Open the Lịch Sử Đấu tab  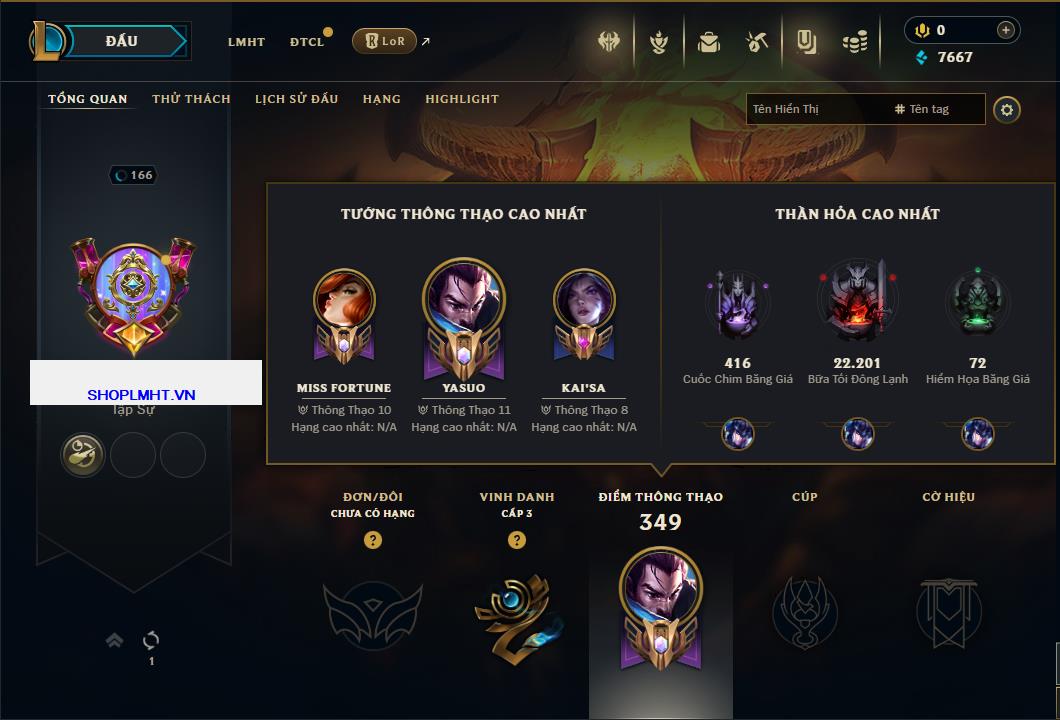point(296,99)
